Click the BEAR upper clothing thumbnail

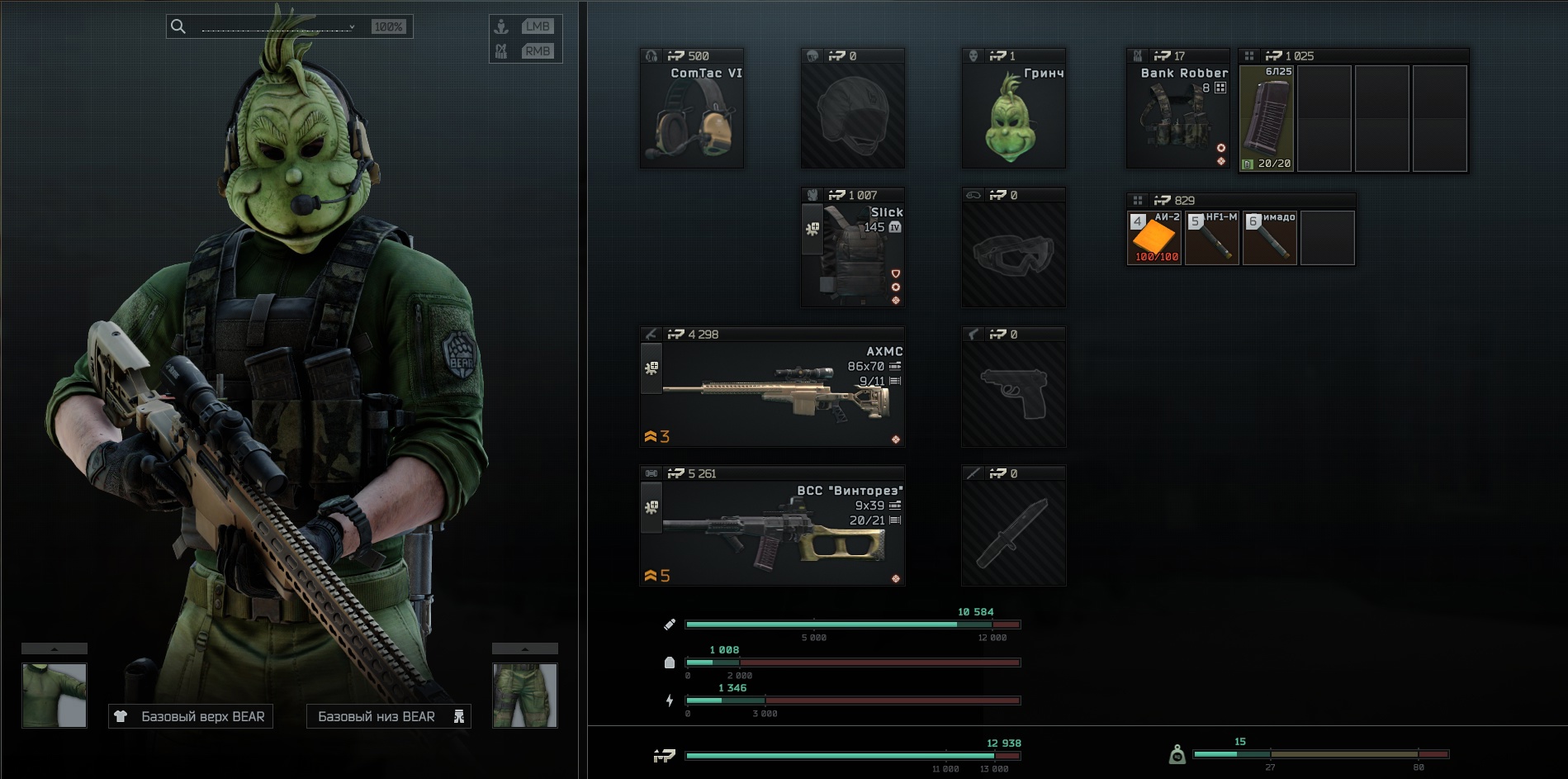pyautogui.click(x=54, y=695)
